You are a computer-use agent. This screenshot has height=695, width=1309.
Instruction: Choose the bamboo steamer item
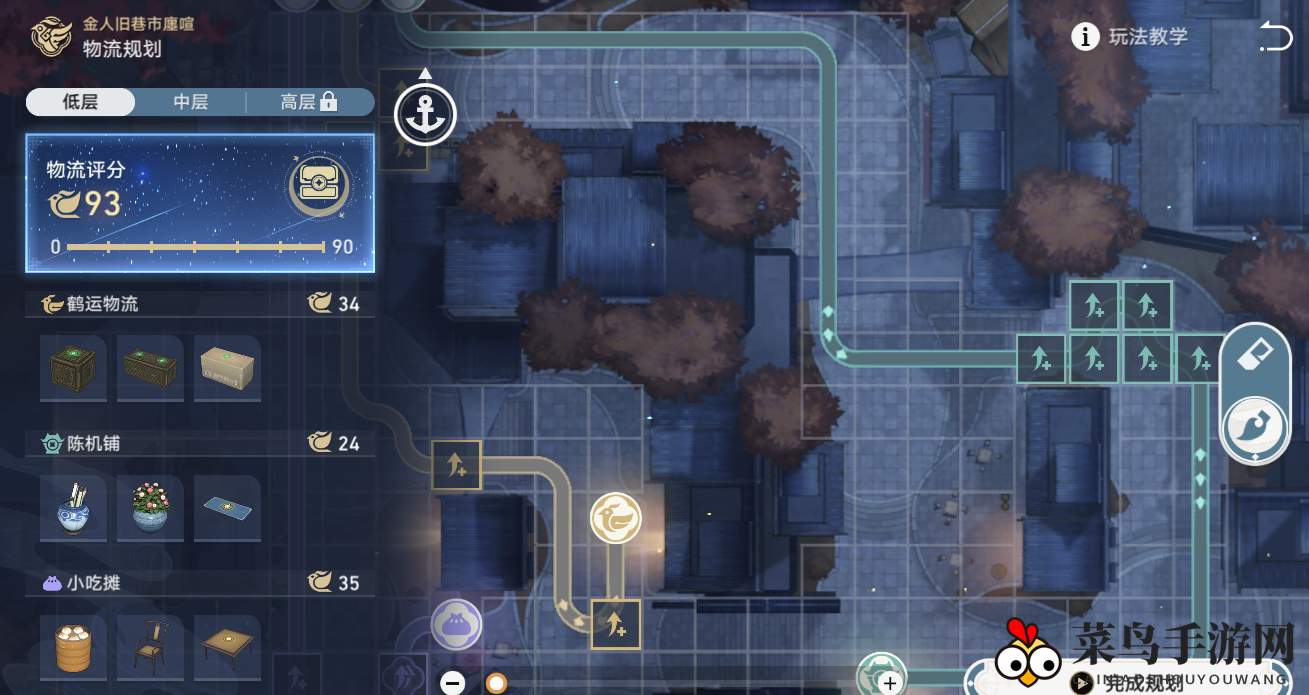click(x=73, y=648)
